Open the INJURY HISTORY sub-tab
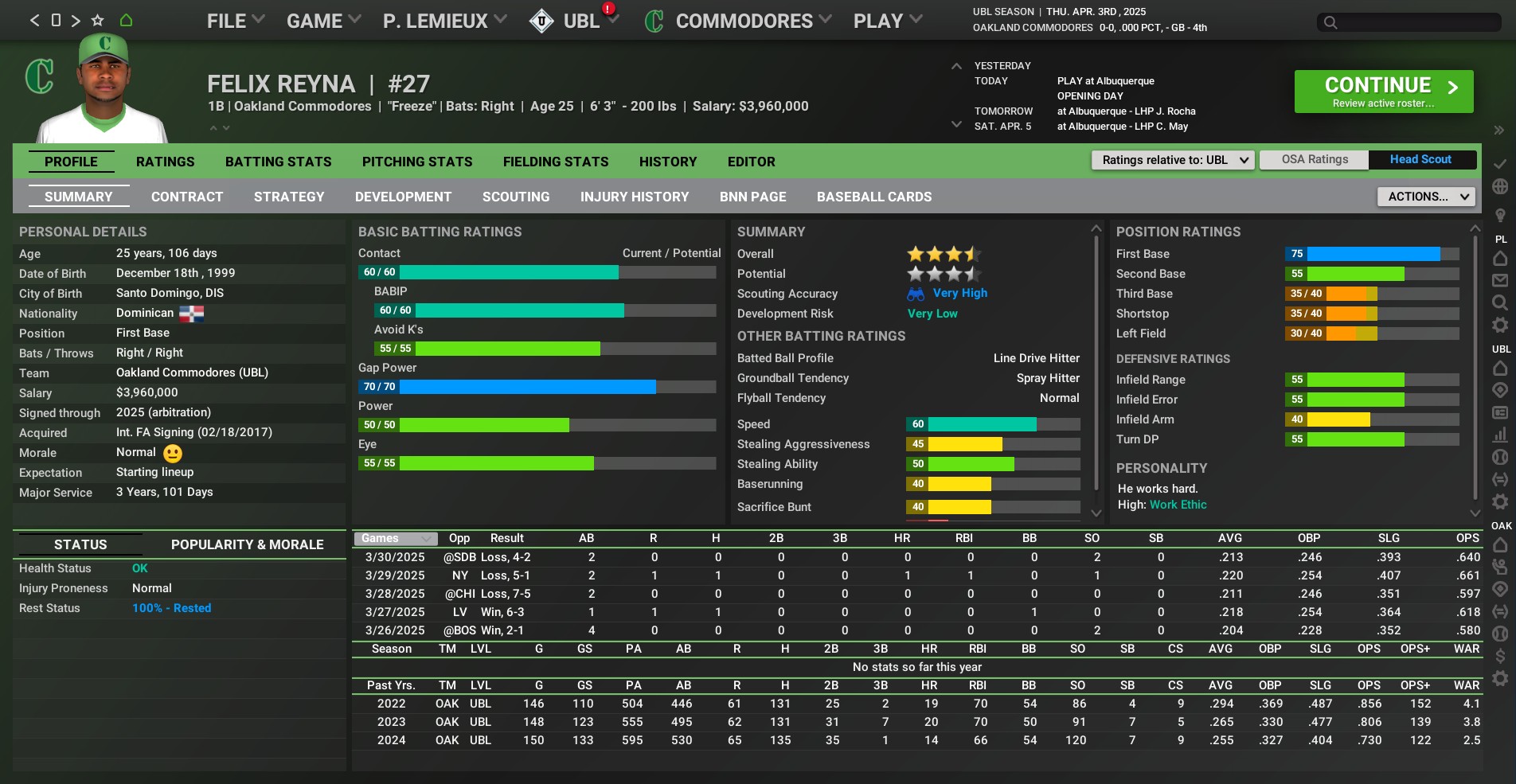The image size is (1516, 784). coord(634,197)
